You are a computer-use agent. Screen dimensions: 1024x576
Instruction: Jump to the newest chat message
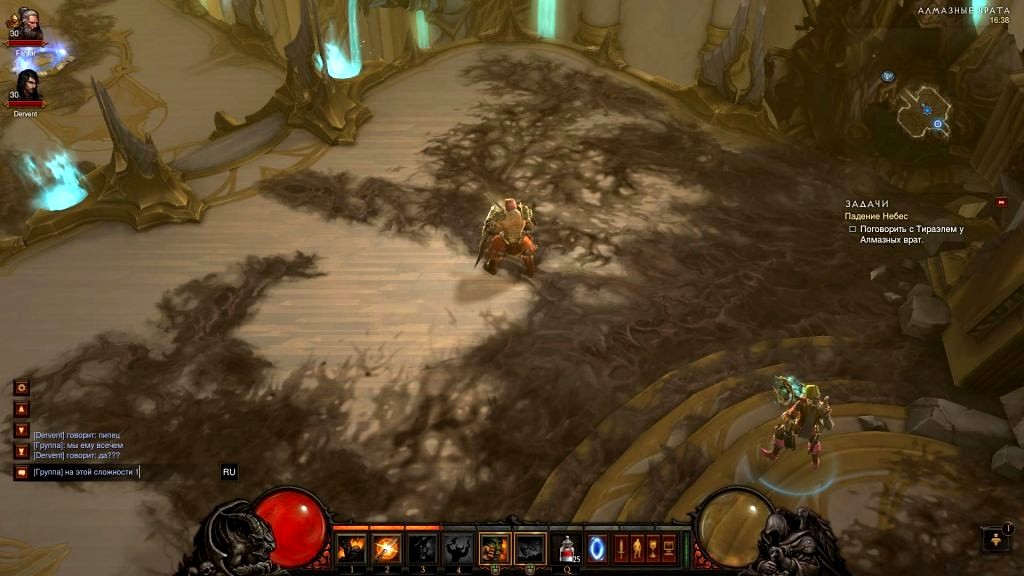[x=21, y=451]
